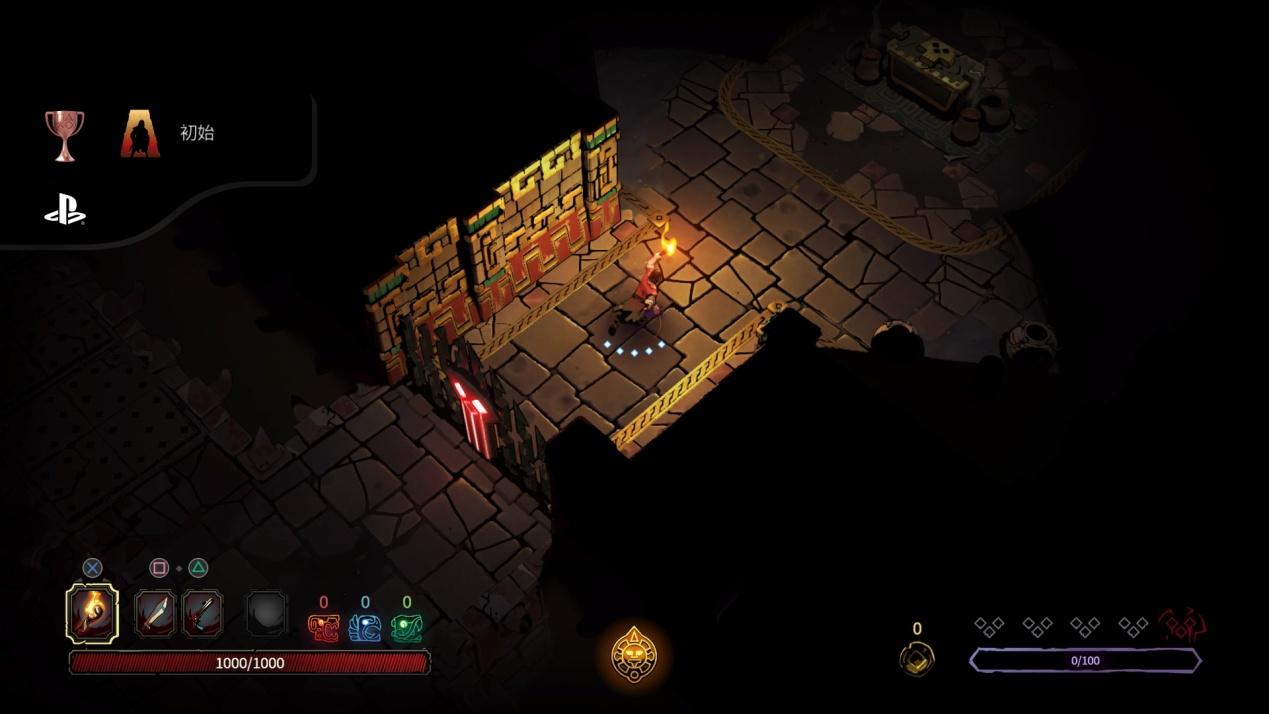Select the flaming torch weapon slot
The image size is (1269, 714).
[x=92, y=613]
